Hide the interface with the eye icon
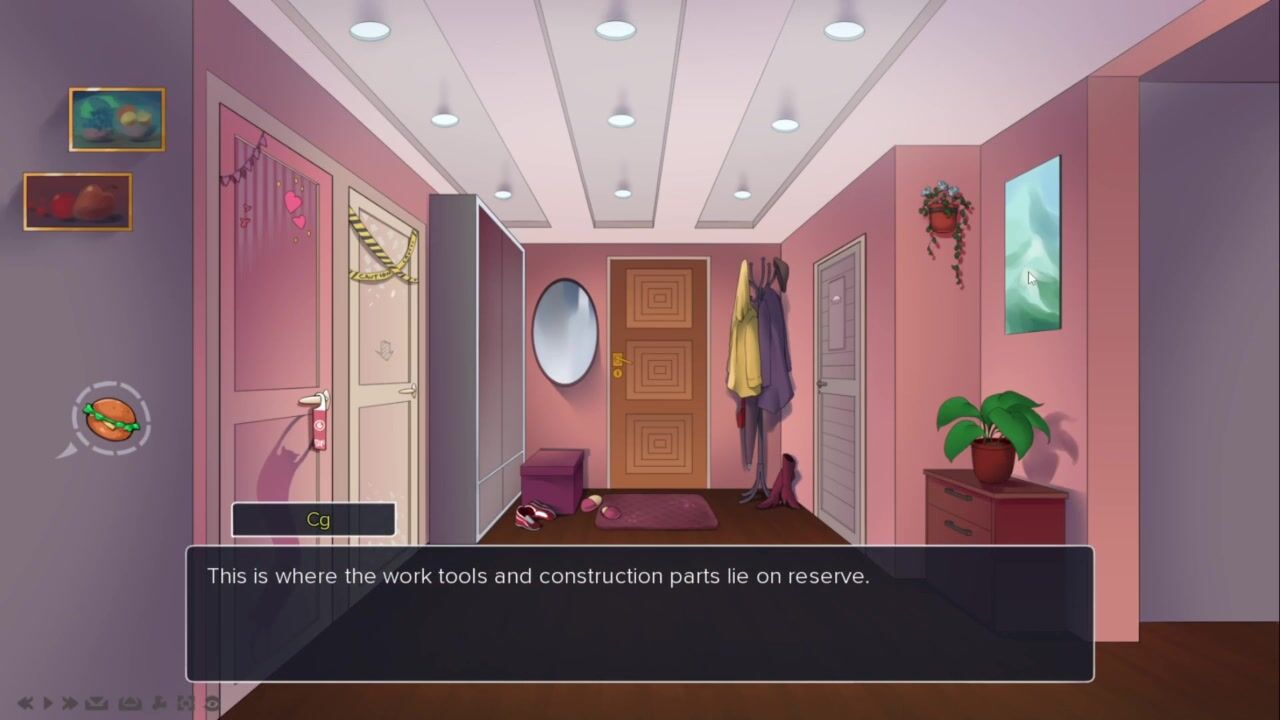Screen dimensions: 1280x720 [211, 704]
